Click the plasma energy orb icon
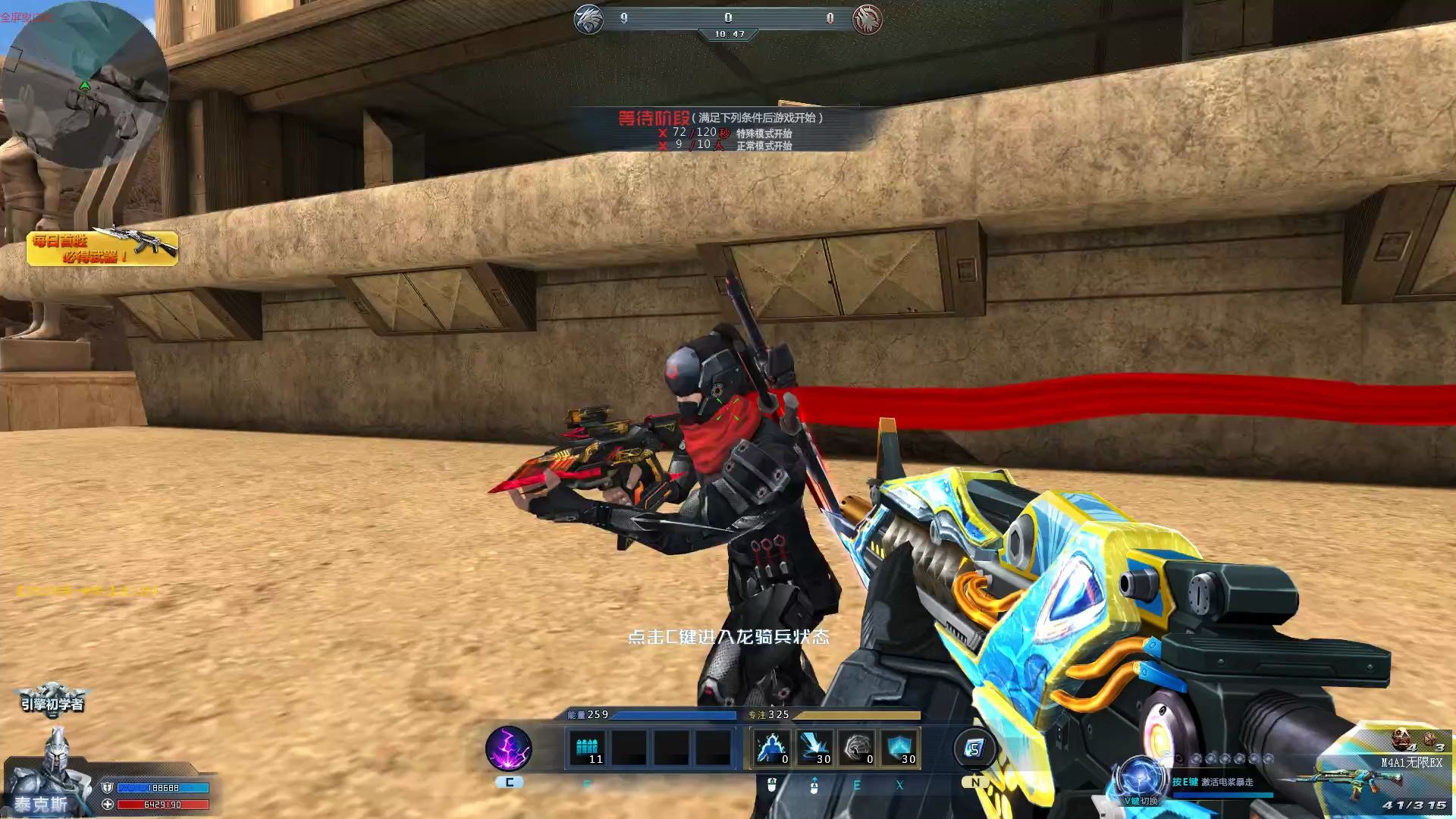The height and width of the screenshot is (819, 1456). coord(1139,777)
